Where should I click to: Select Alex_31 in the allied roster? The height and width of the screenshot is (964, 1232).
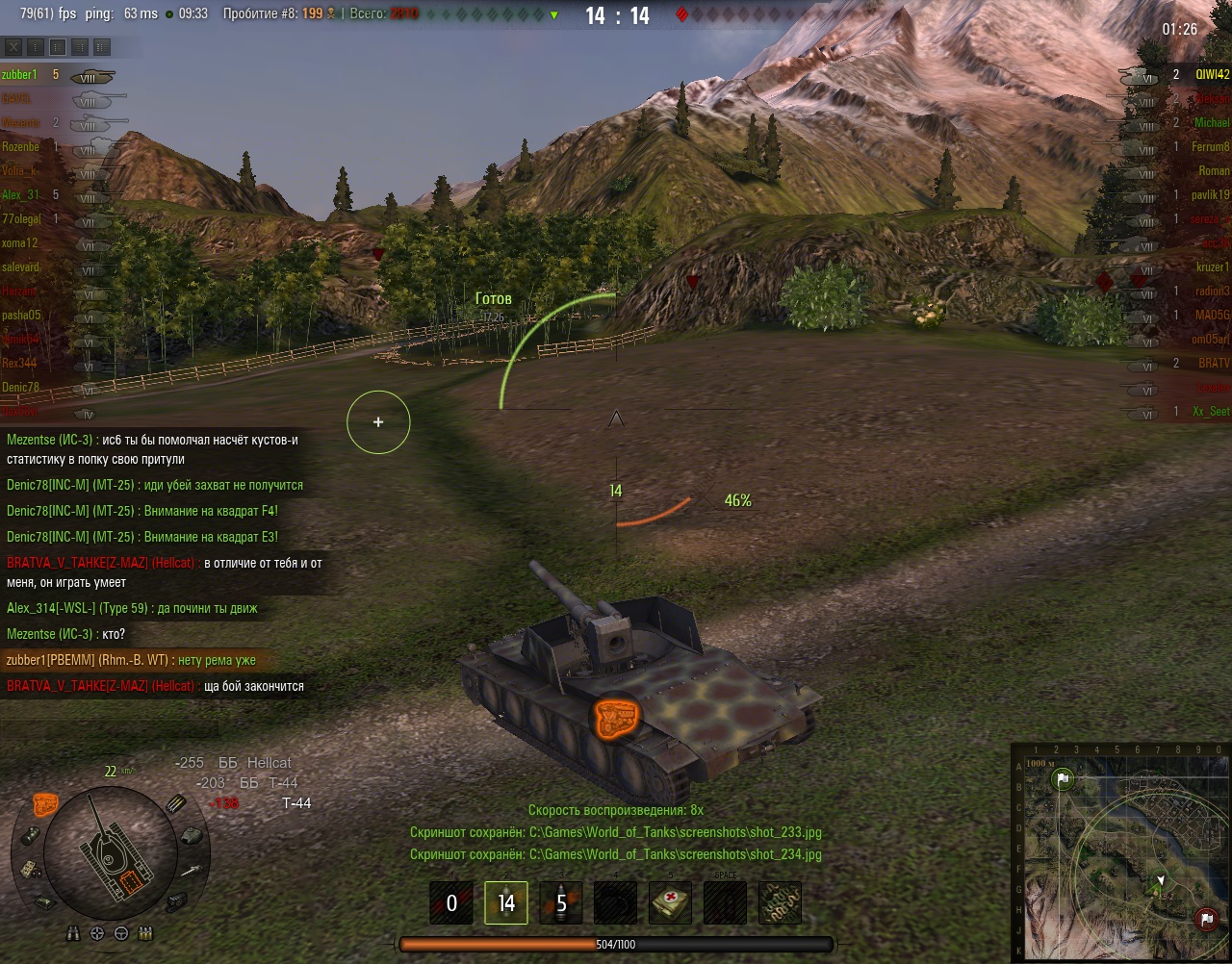tap(21, 194)
